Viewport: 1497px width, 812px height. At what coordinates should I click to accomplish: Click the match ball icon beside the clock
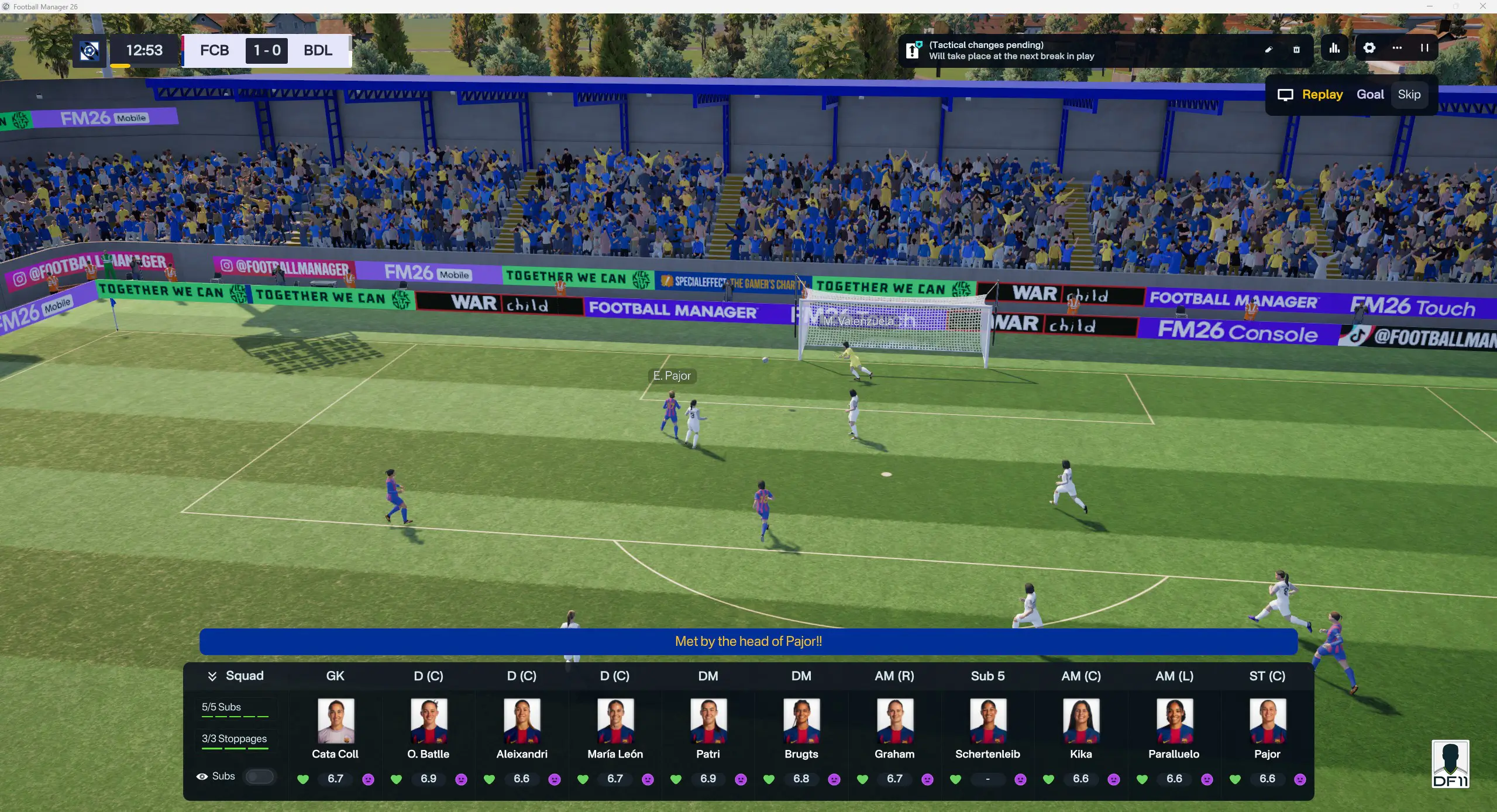(x=90, y=51)
